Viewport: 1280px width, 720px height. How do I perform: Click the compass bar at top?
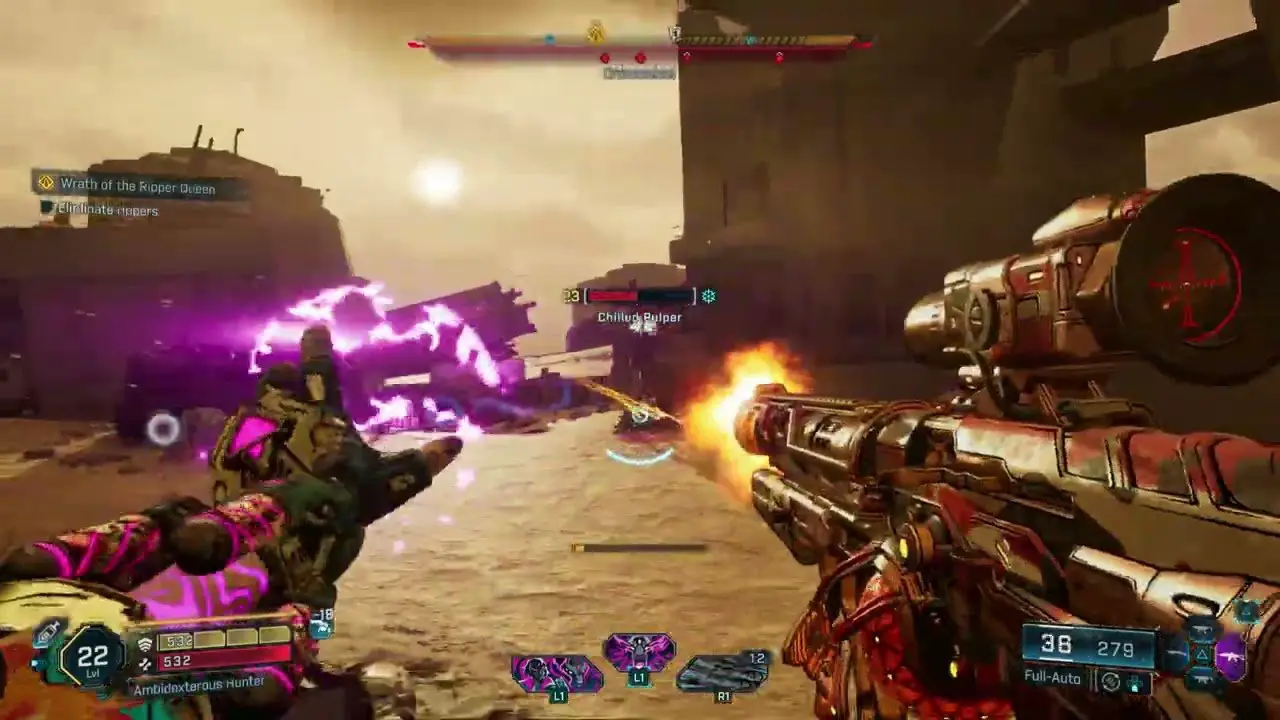tap(640, 43)
